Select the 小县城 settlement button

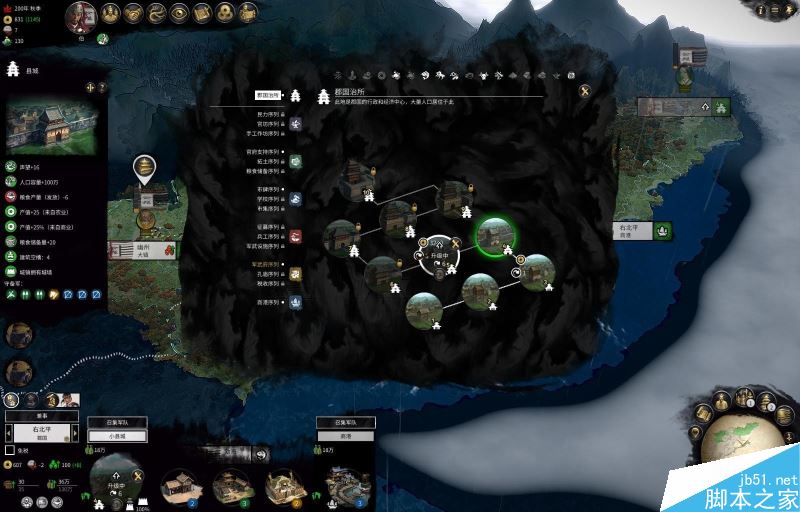117,436
